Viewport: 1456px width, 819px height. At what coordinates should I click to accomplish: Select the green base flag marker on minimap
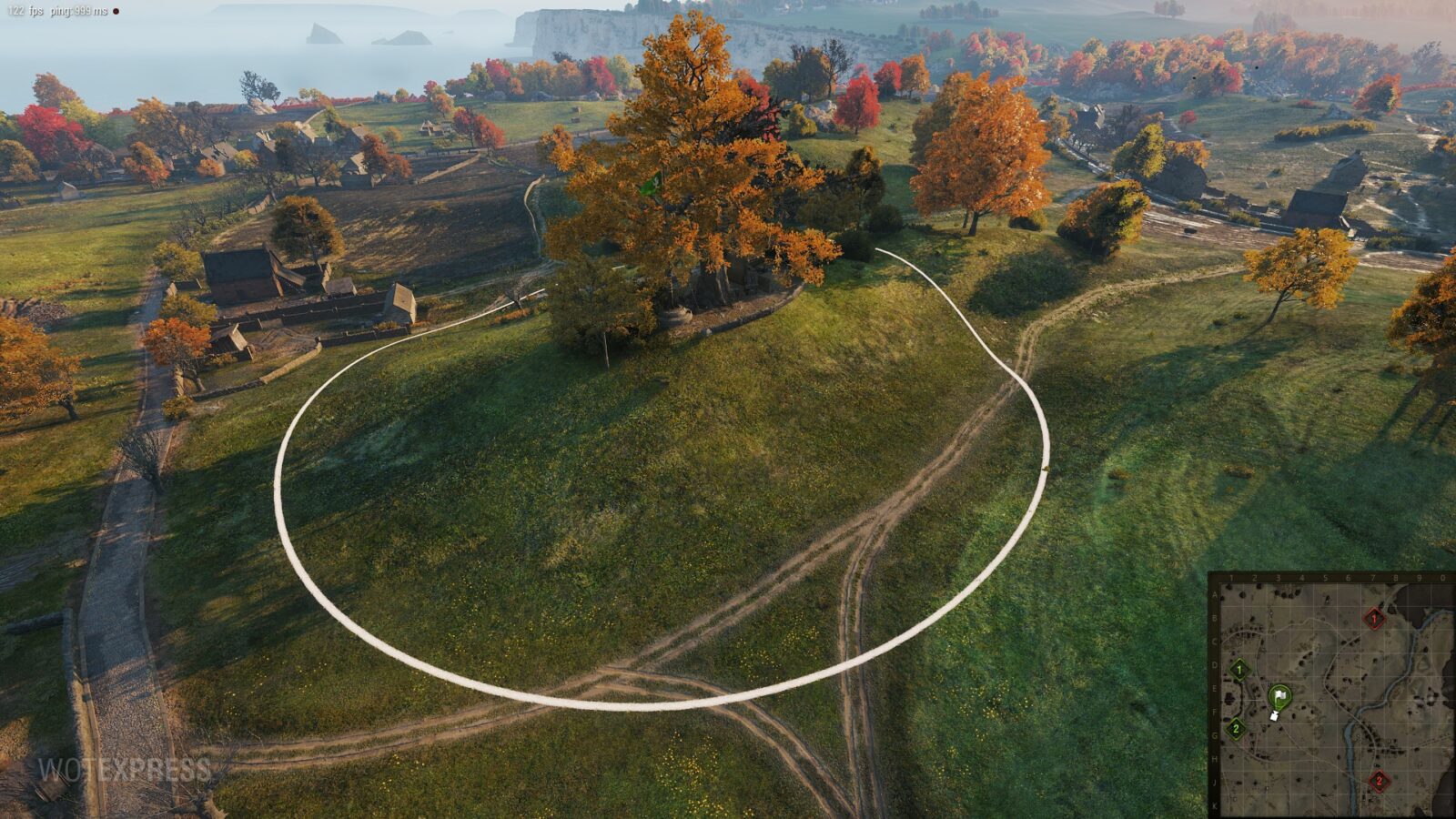(1279, 697)
